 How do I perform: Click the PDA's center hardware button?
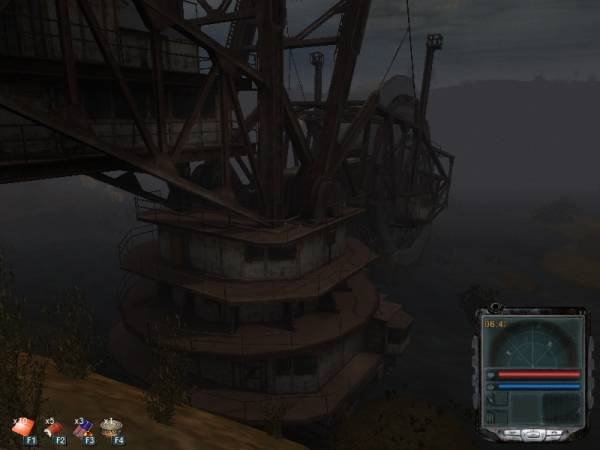click(532, 434)
